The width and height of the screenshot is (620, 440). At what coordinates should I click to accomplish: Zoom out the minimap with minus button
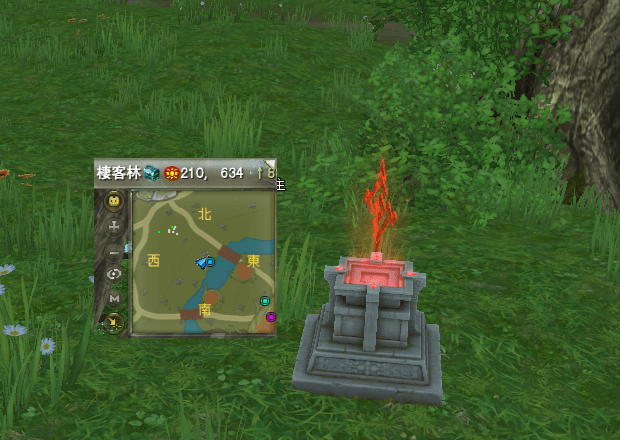click(114, 251)
